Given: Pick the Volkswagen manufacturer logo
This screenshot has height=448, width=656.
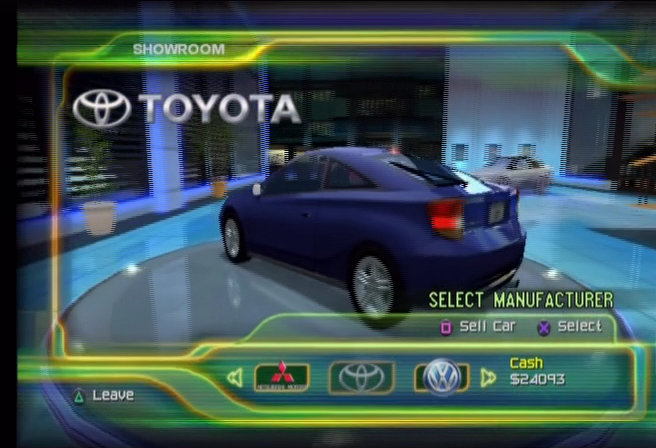Looking at the screenshot, I should [x=440, y=377].
